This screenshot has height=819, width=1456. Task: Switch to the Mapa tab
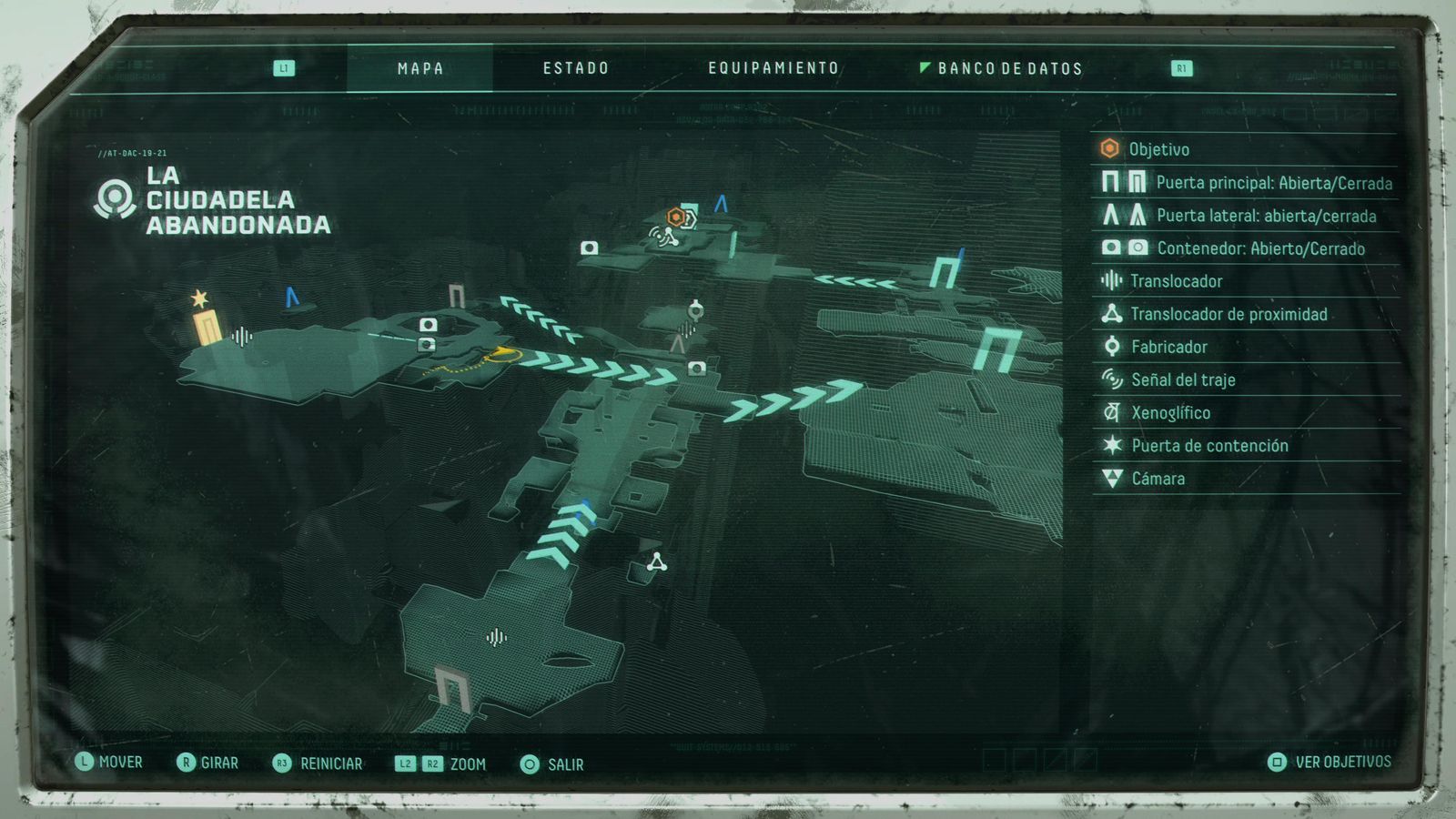point(420,68)
